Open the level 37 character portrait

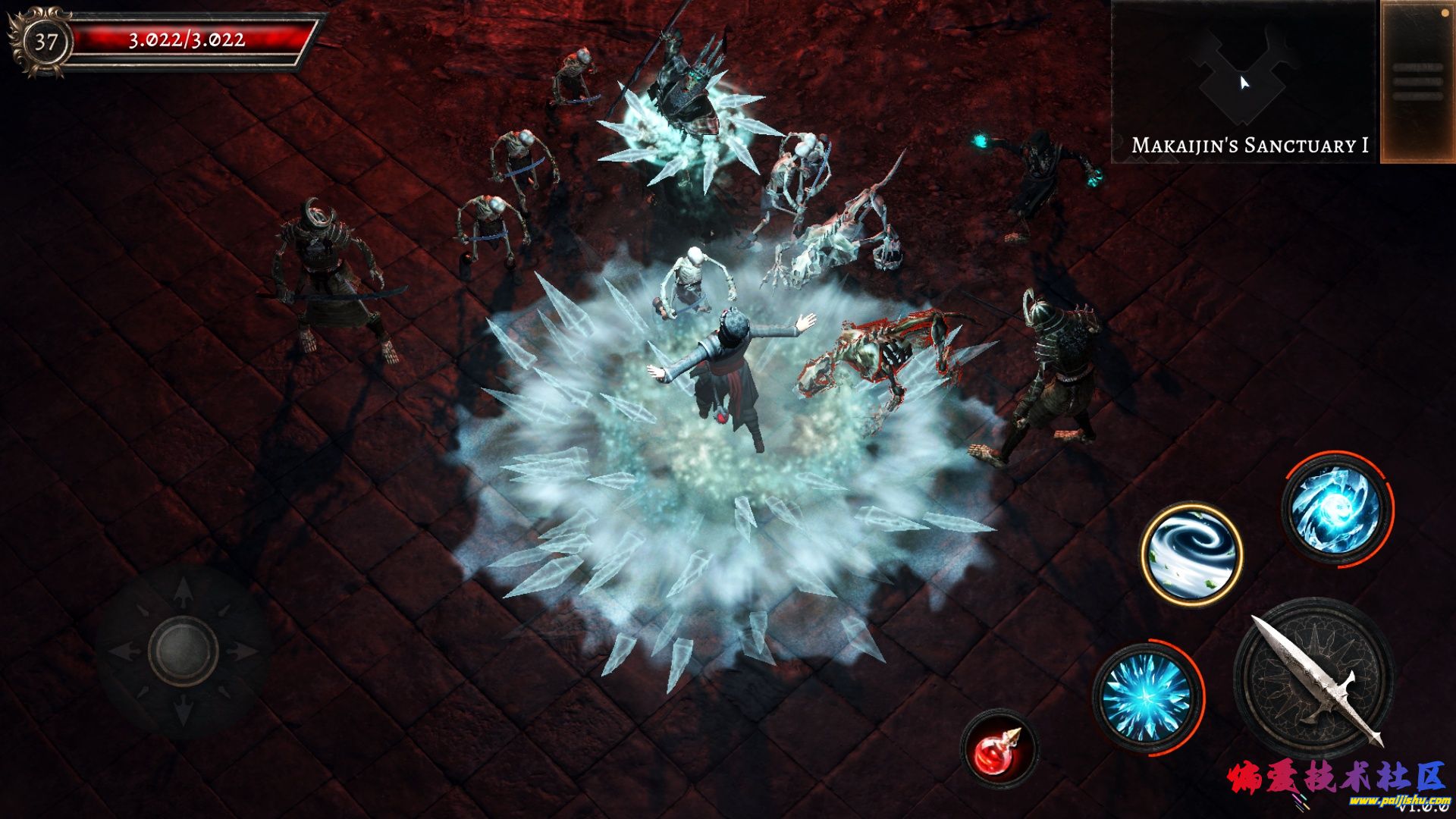tap(44, 42)
